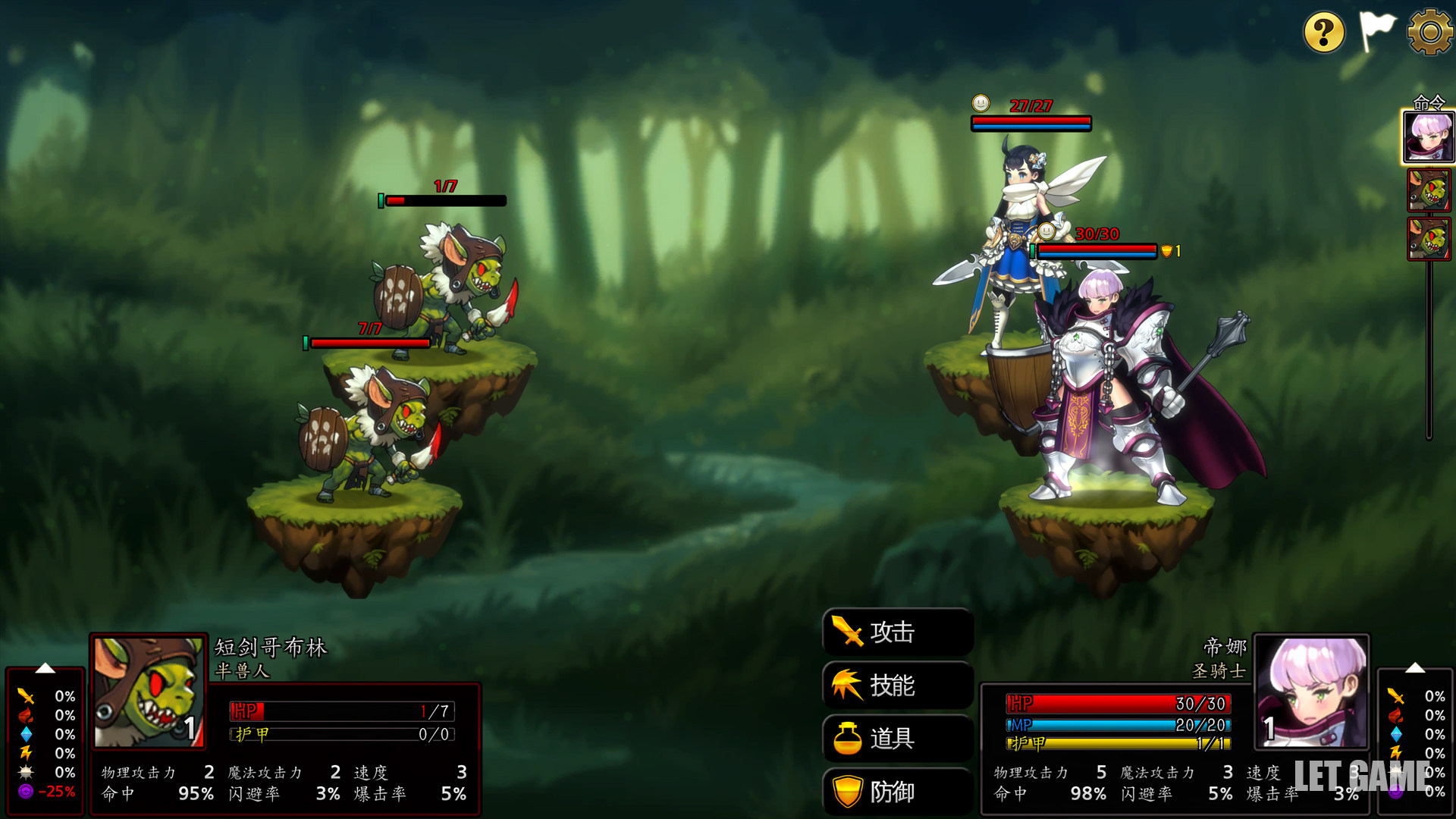Select Tina's portrait in turn order

[x=1428, y=137]
